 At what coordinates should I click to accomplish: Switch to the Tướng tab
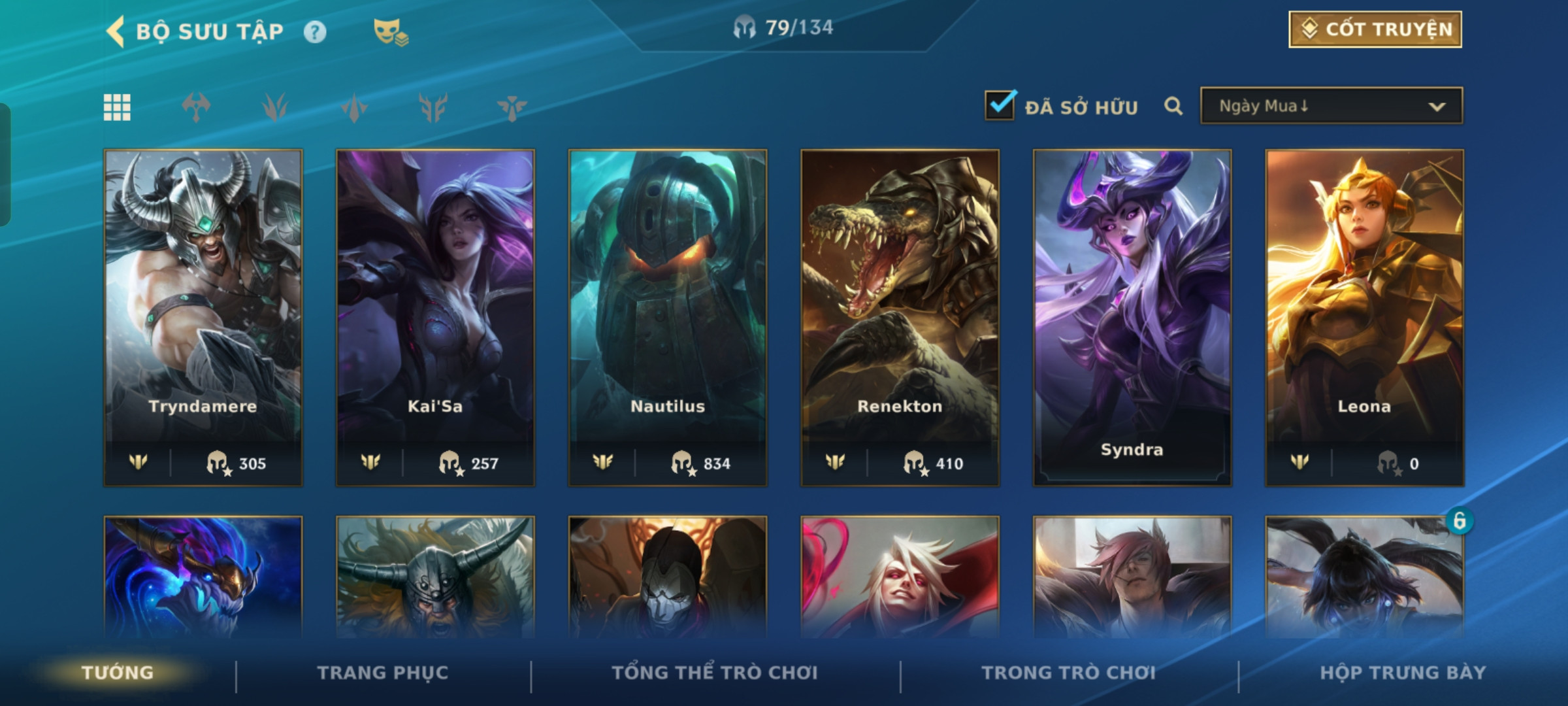click(x=118, y=673)
